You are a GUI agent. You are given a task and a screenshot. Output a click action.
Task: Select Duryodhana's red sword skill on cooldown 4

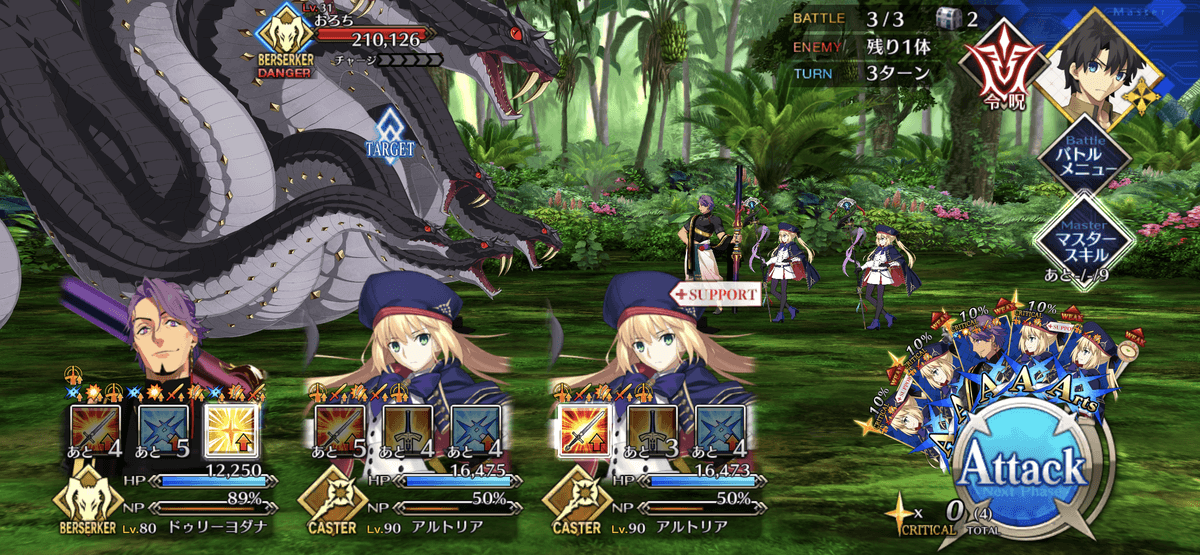(x=95, y=430)
